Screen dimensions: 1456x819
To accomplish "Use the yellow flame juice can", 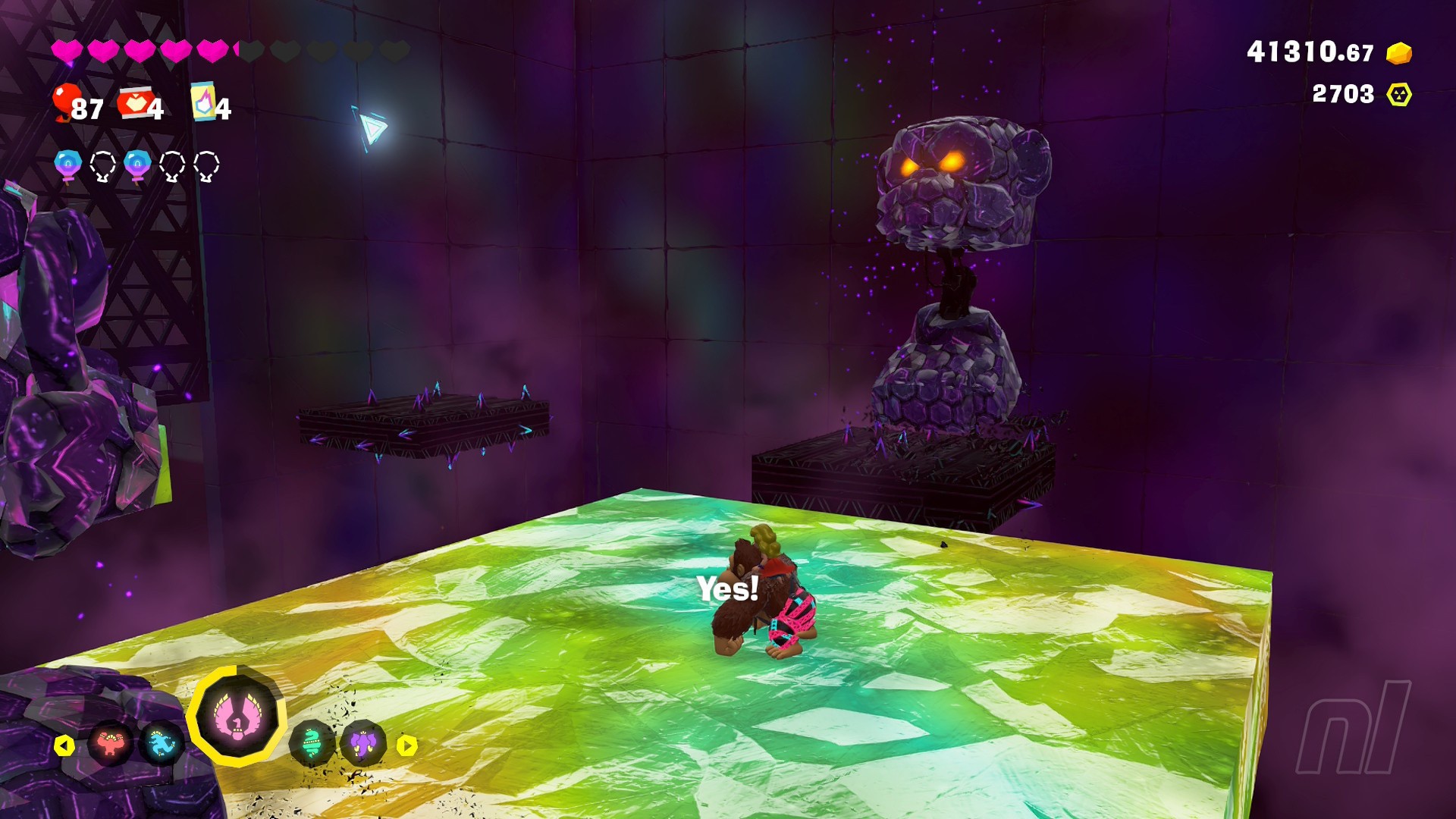I will pos(202,102).
